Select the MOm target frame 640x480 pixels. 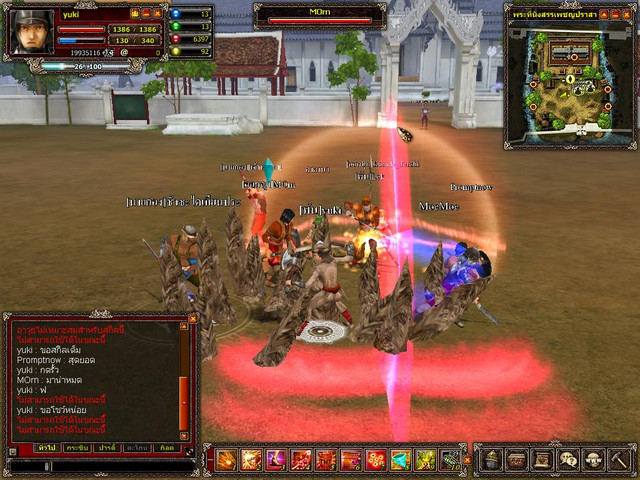click(x=320, y=15)
